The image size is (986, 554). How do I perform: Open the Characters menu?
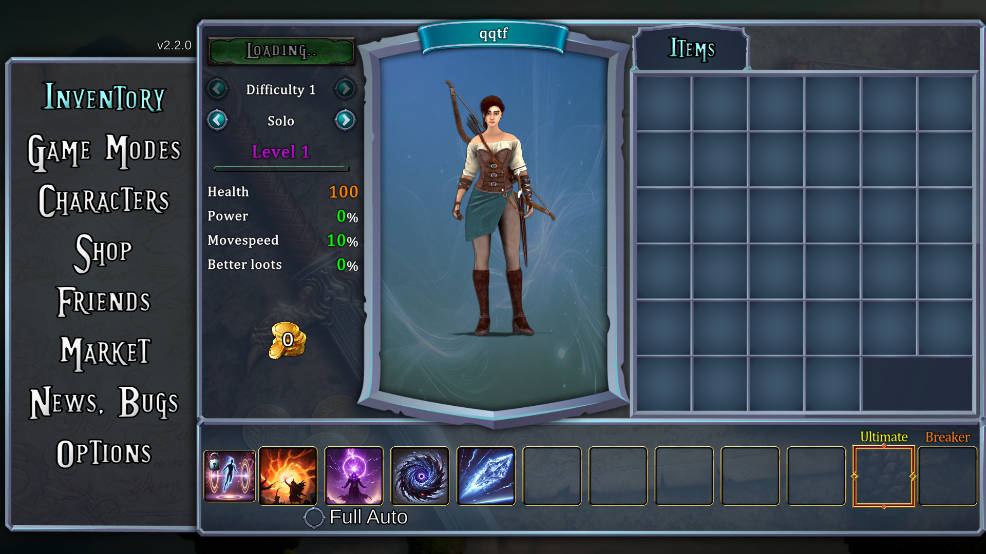coord(104,201)
